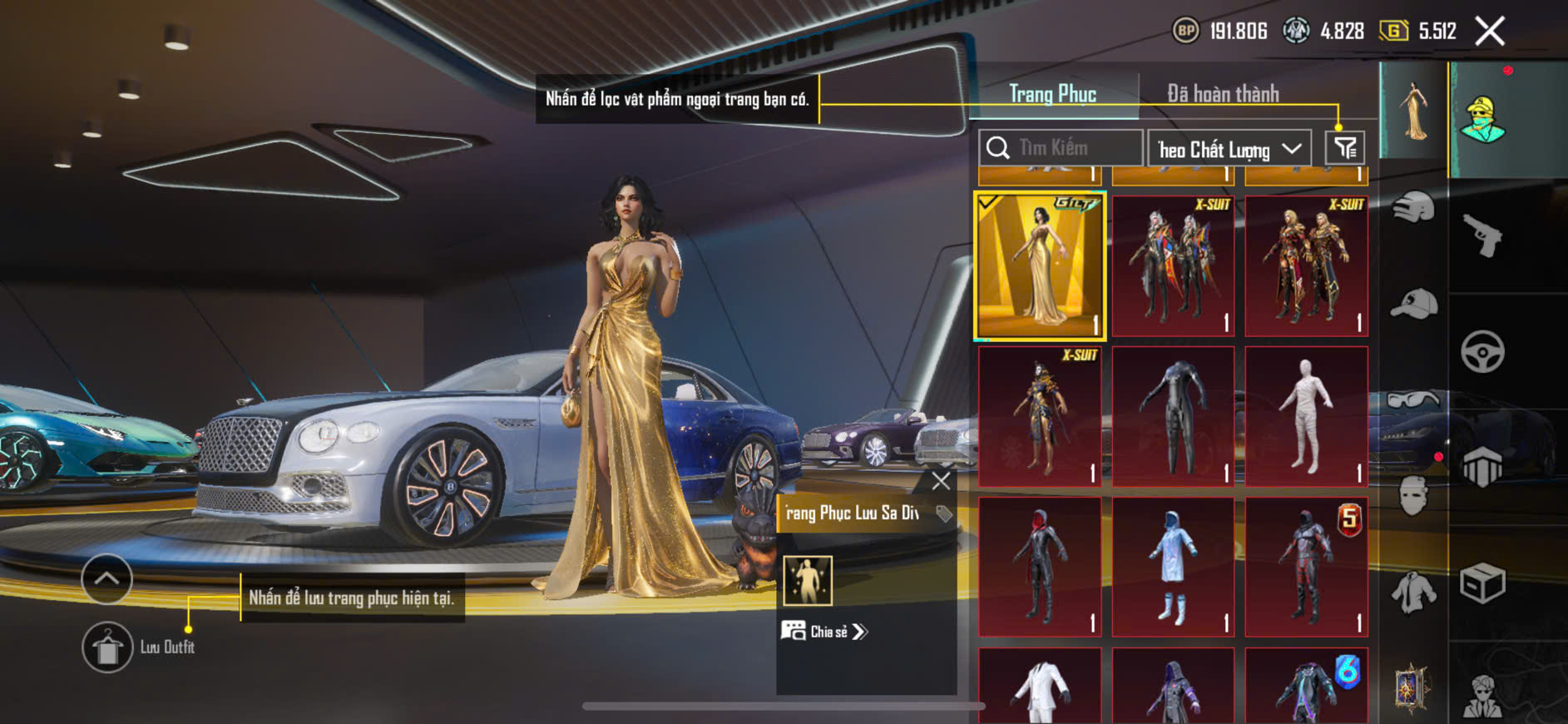This screenshot has width=1568, height=724.
Task: Show the glasses category
Action: pos(1413,401)
